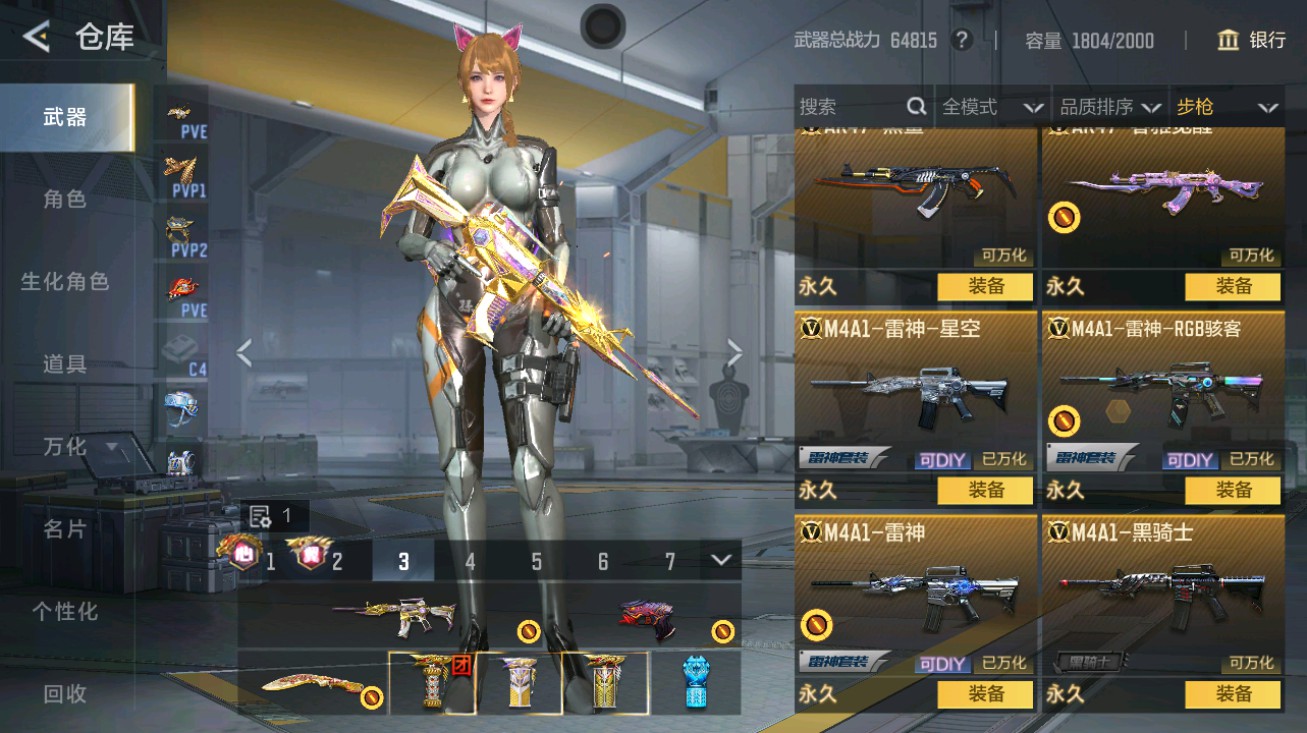This screenshot has height=733, width=1307.
Task: Click the weapon search field
Action: pos(850,107)
